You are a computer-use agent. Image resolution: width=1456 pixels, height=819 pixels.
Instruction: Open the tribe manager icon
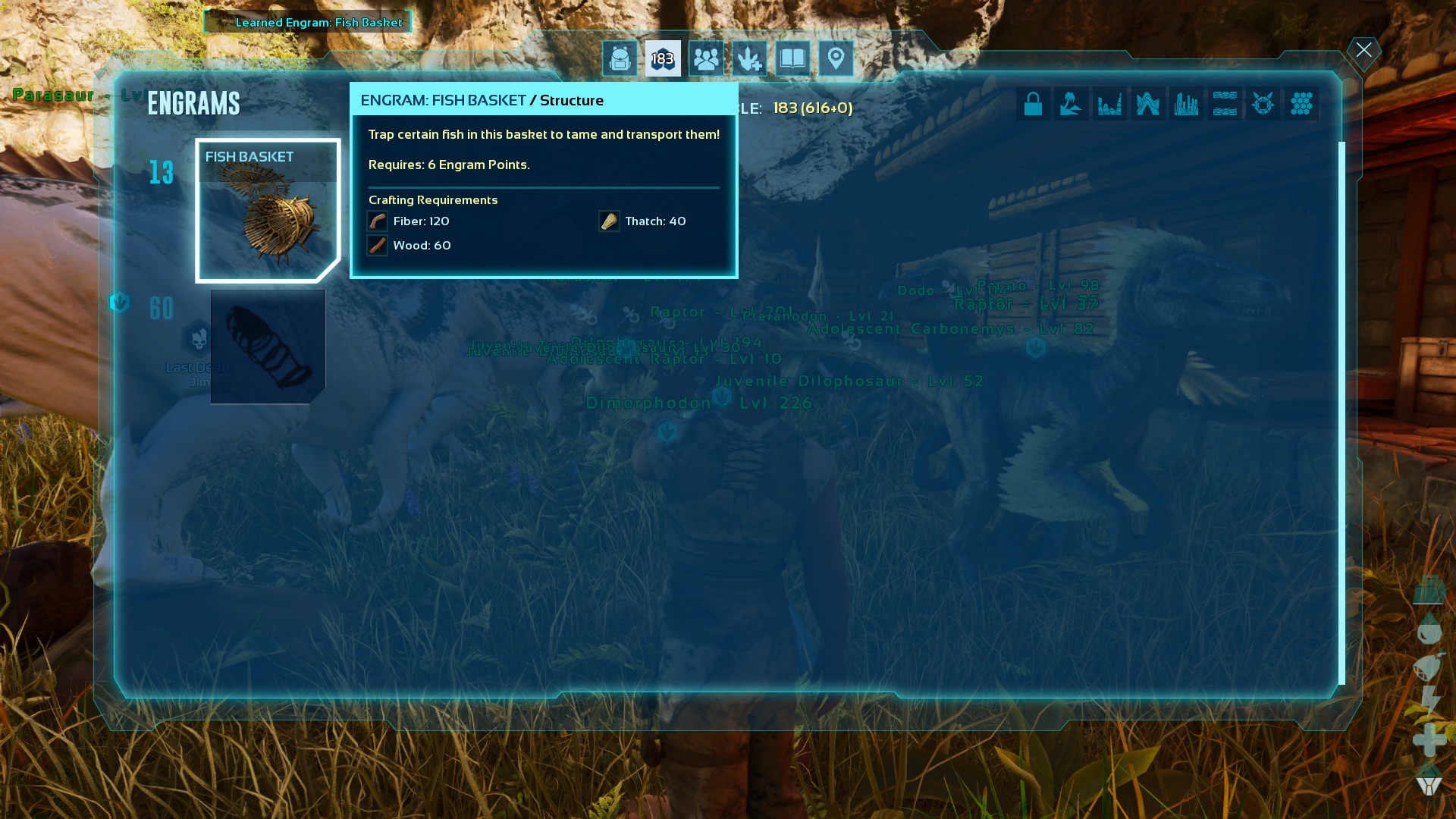tap(706, 58)
